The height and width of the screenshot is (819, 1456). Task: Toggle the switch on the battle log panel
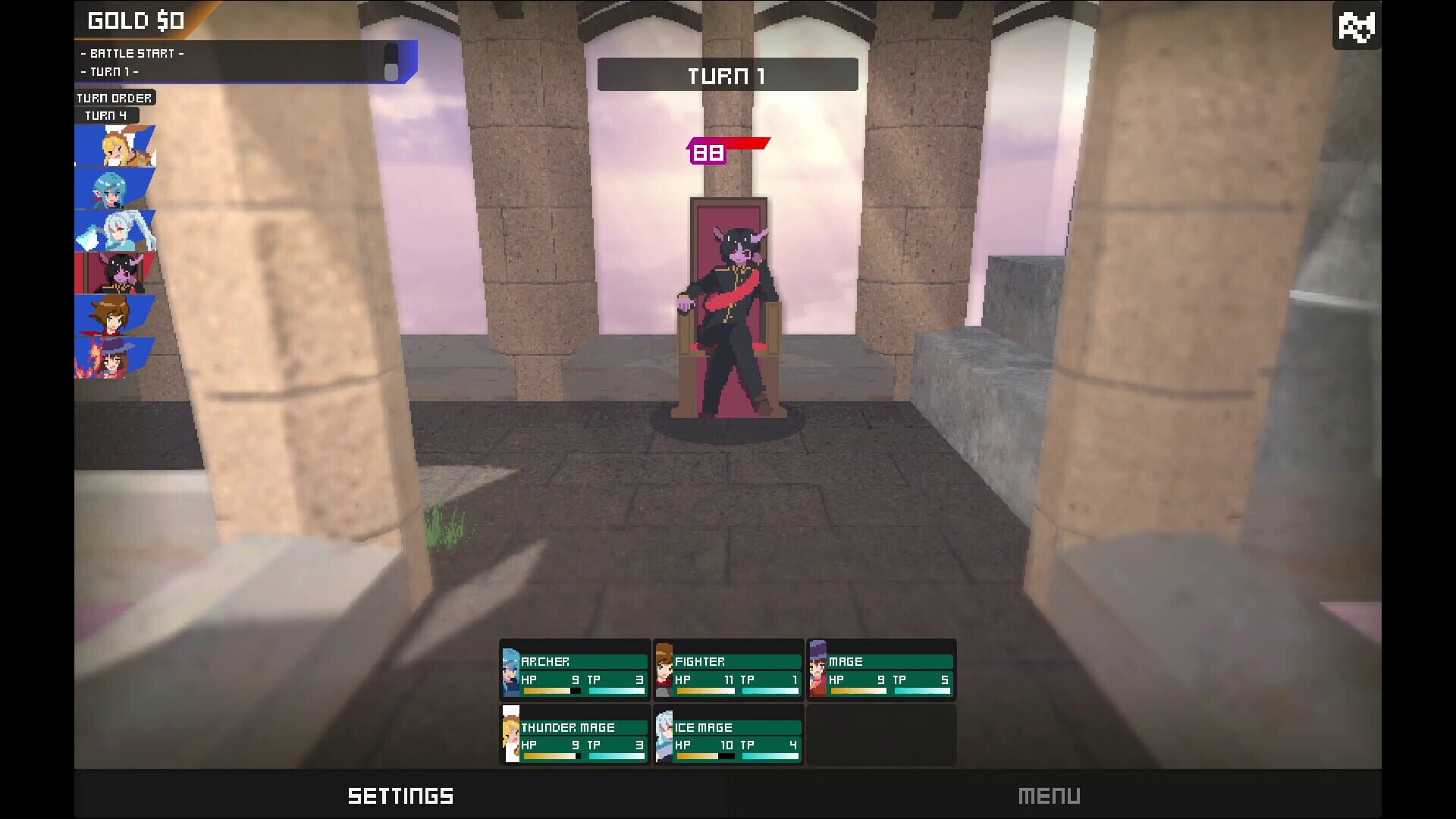(391, 63)
